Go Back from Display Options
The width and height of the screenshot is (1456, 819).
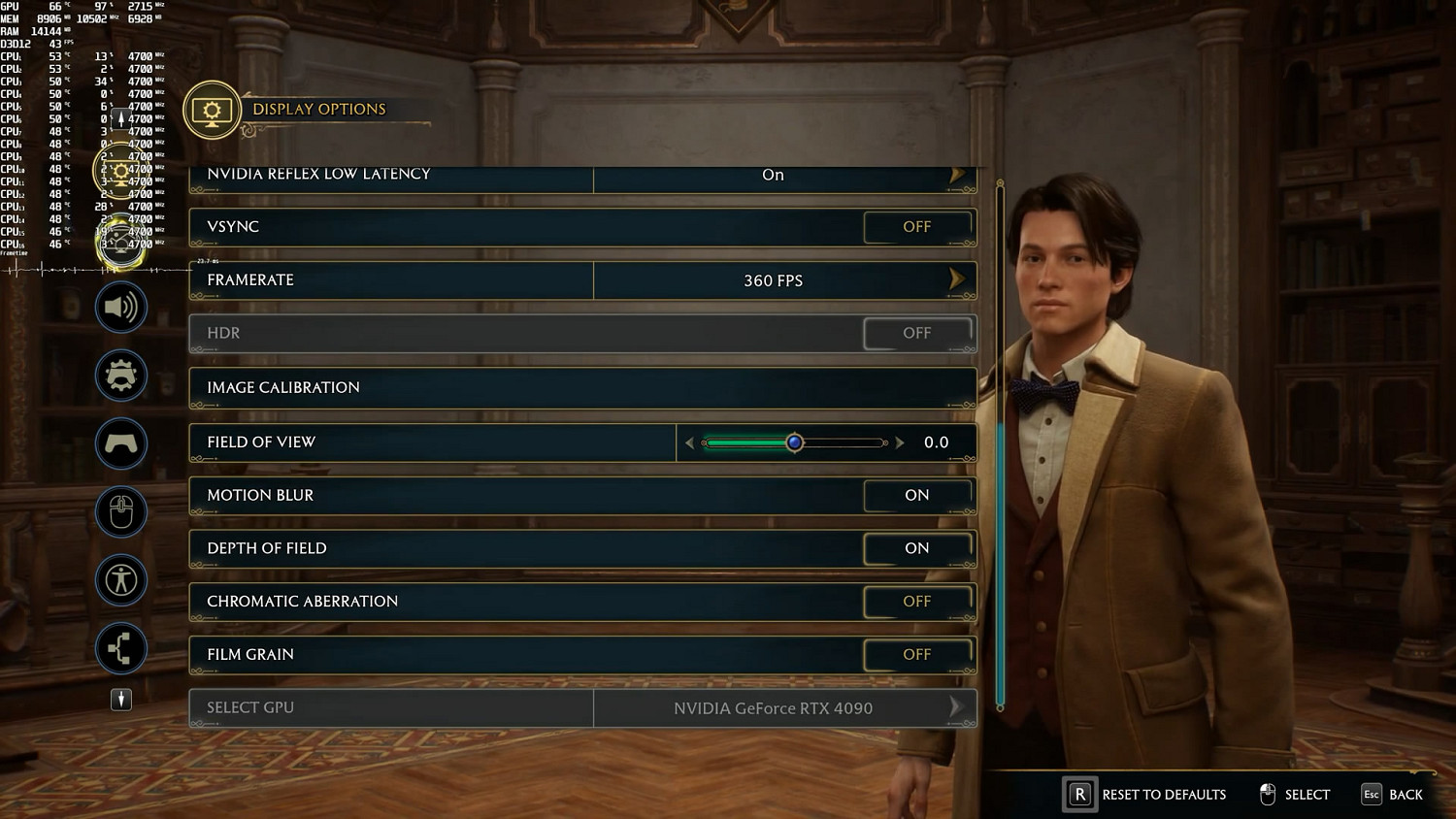(x=1392, y=794)
